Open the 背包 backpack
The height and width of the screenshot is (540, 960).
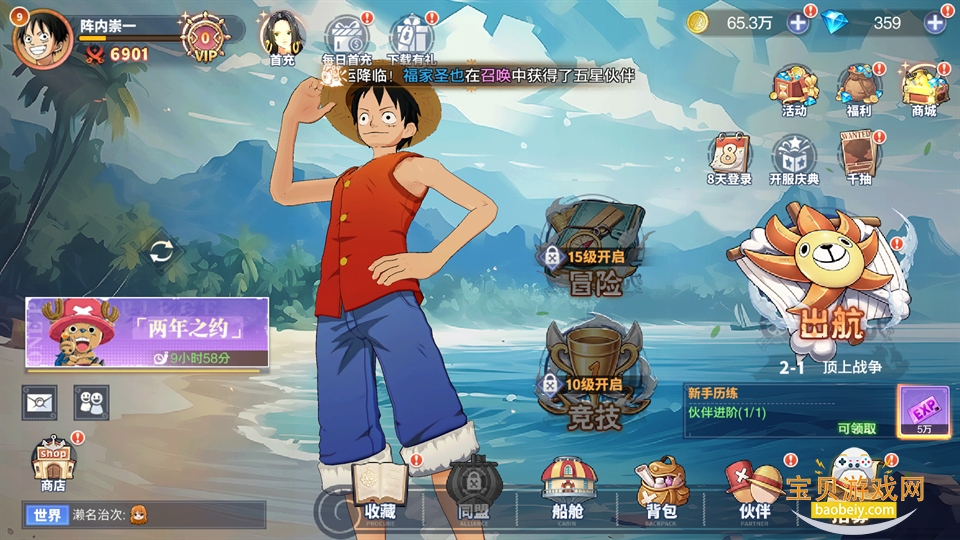662,490
